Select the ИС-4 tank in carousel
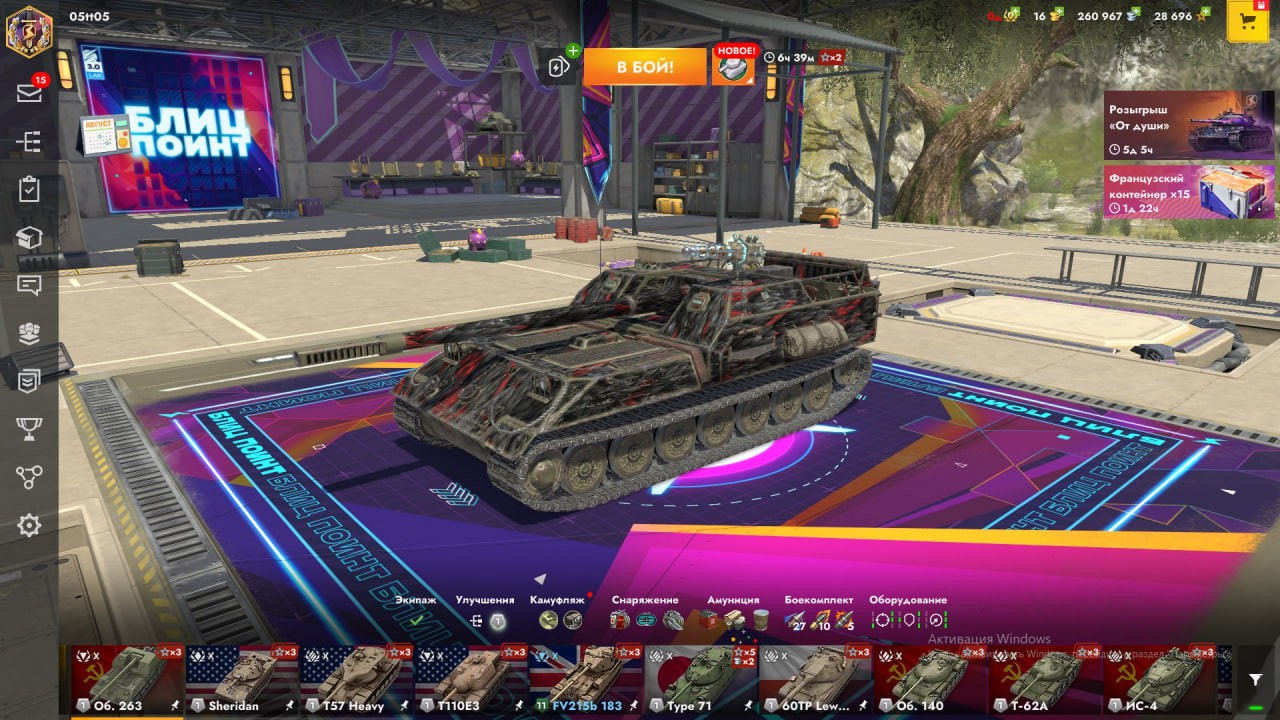The height and width of the screenshot is (720, 1280). click(x=1160, y=679)
